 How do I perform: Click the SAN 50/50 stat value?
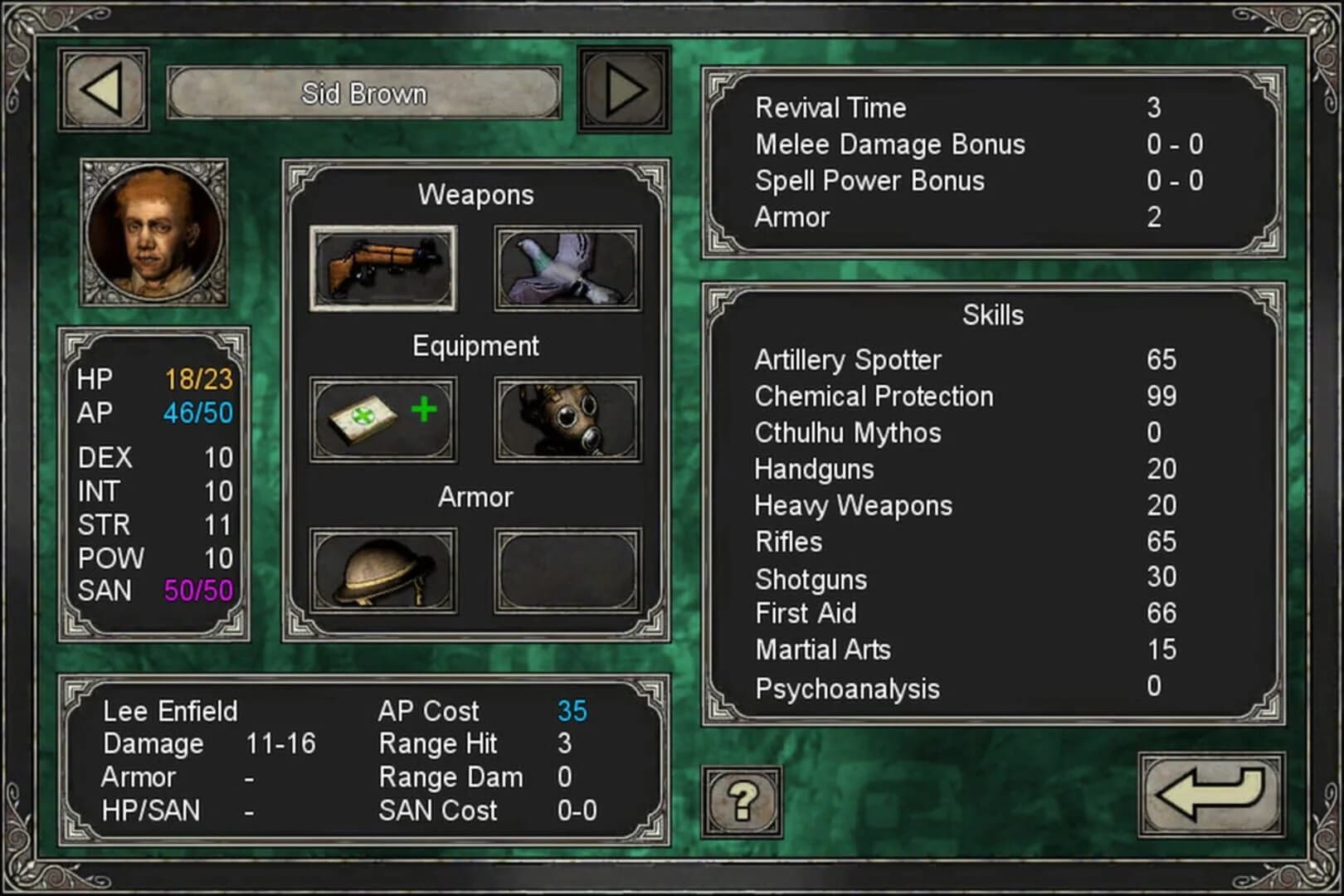tap(199, 591)
